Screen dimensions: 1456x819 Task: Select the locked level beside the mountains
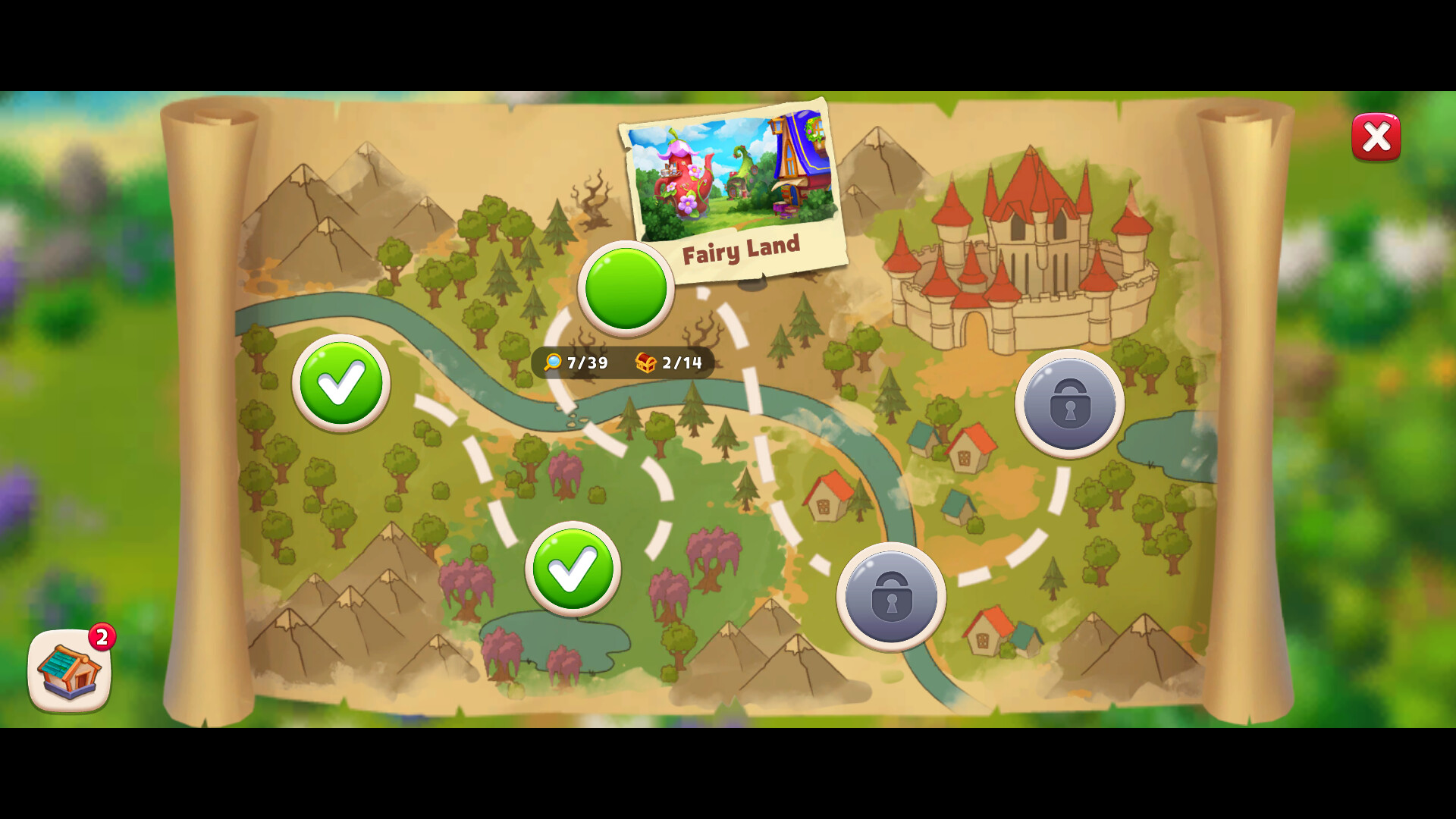892,598
